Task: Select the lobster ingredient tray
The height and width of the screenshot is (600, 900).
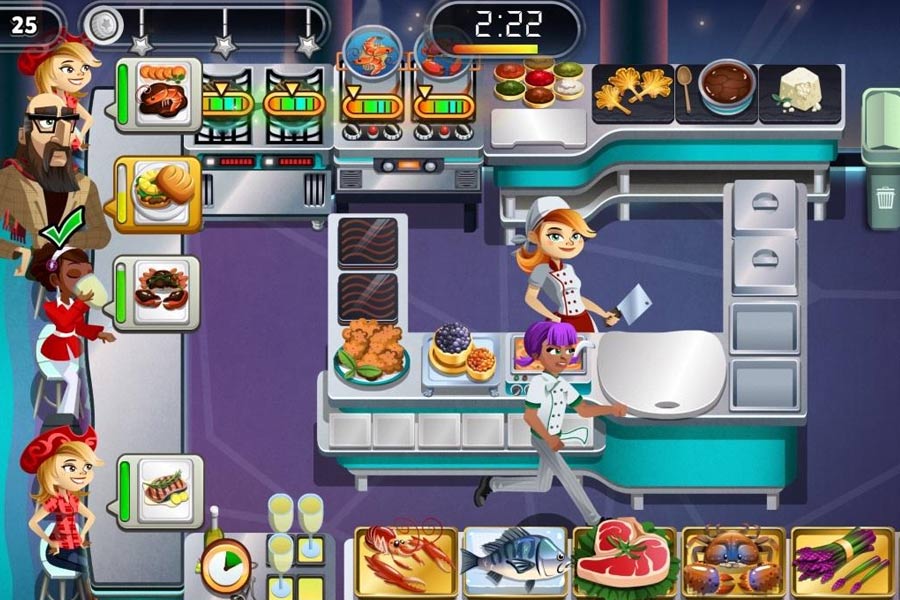Action: [x=405, y=560]
